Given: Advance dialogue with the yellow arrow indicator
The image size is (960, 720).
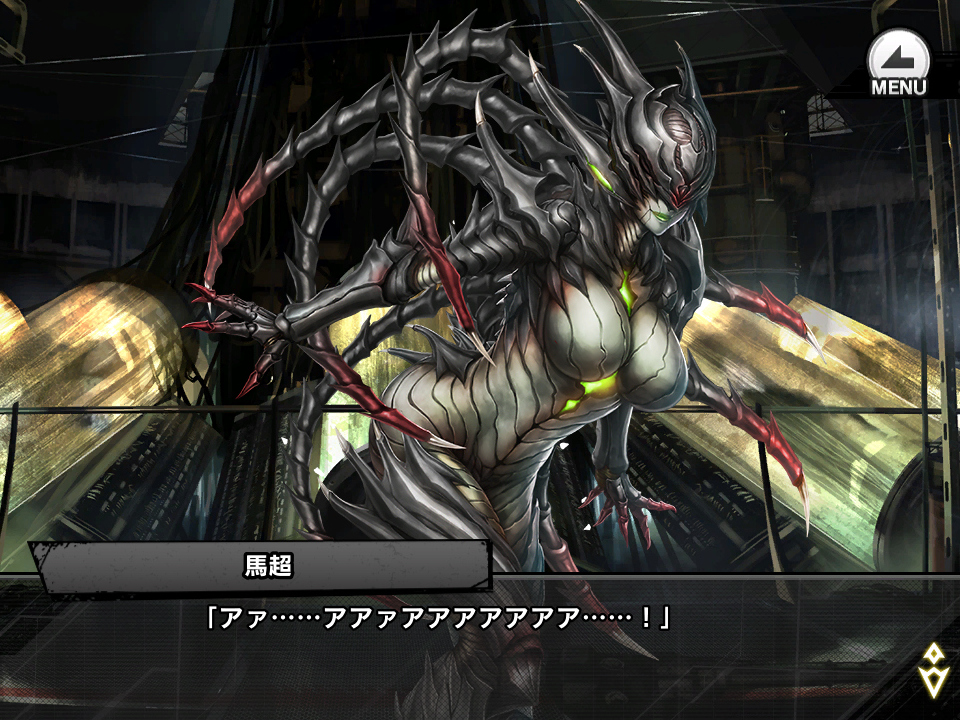Looking at the screenshot, I should (x=933, y=669).
